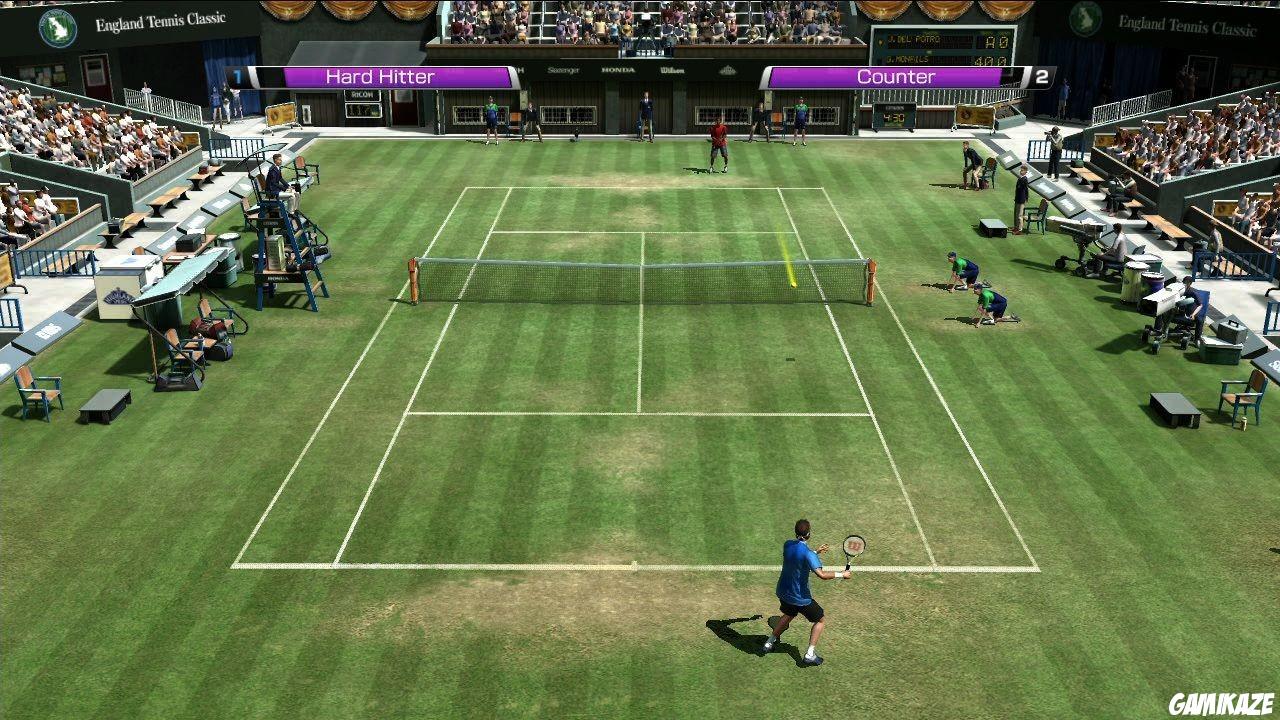Click the serving arrow next to J. DEL POTRO
Image resolution: width=1280 pixels, height=720 pixels.
(x=881, y=41)
